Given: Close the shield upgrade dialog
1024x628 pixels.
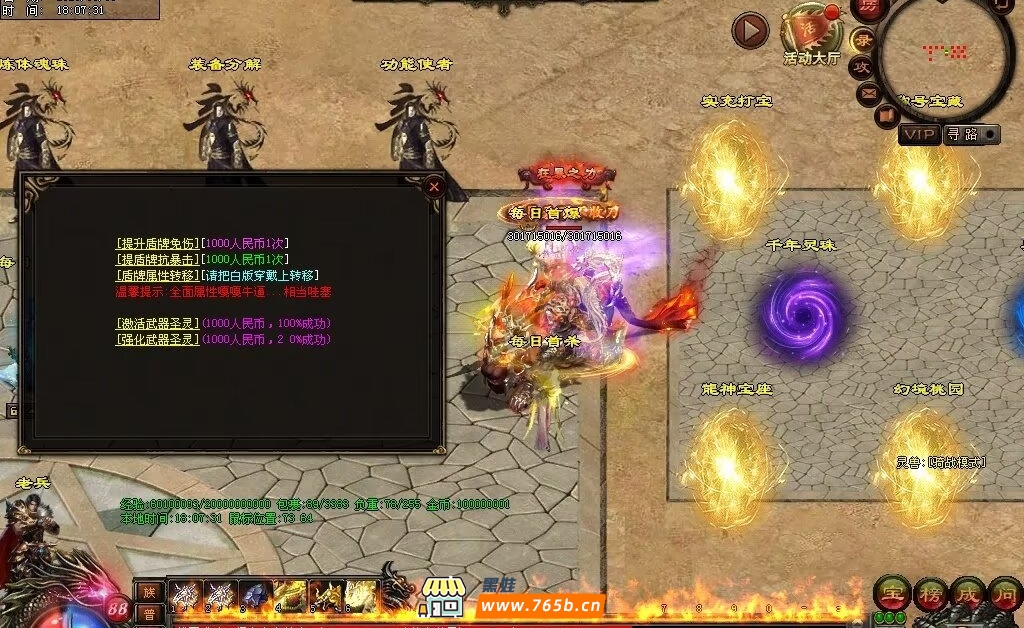Looking at the screenshot, I should (433, 186).
